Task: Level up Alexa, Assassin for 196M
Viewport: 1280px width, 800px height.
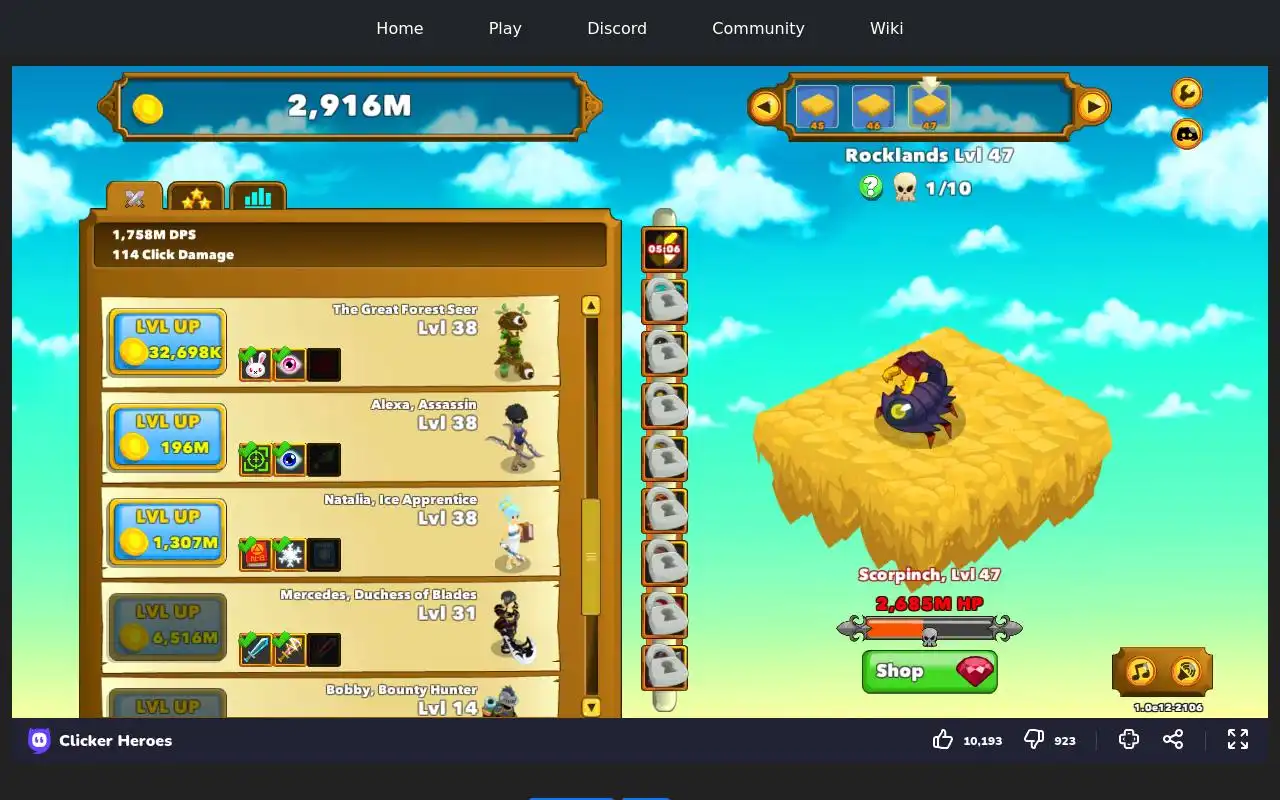Action: point(167,436)
